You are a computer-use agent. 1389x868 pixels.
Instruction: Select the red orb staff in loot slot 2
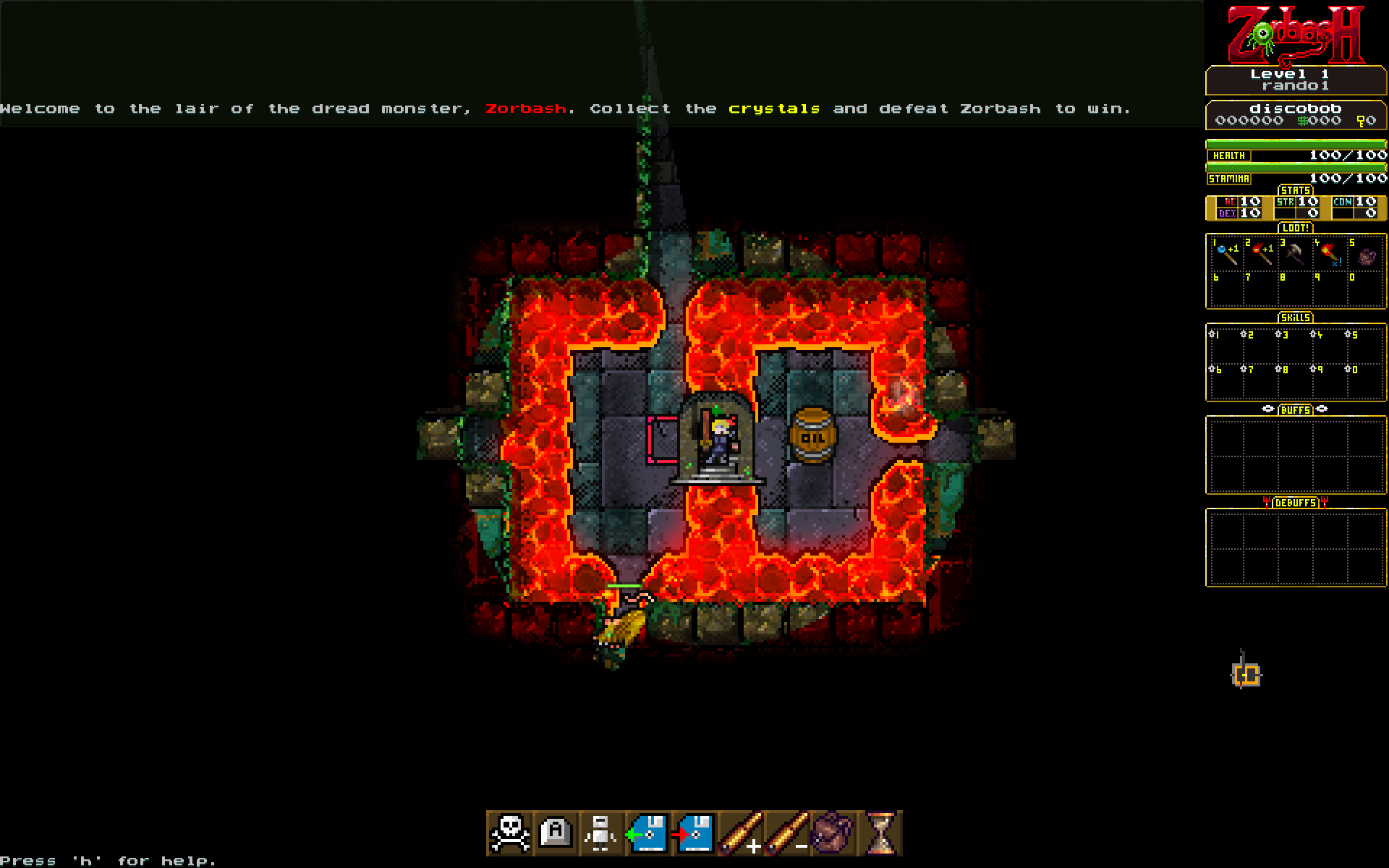pyautogui.click(x=1261, y=253)
